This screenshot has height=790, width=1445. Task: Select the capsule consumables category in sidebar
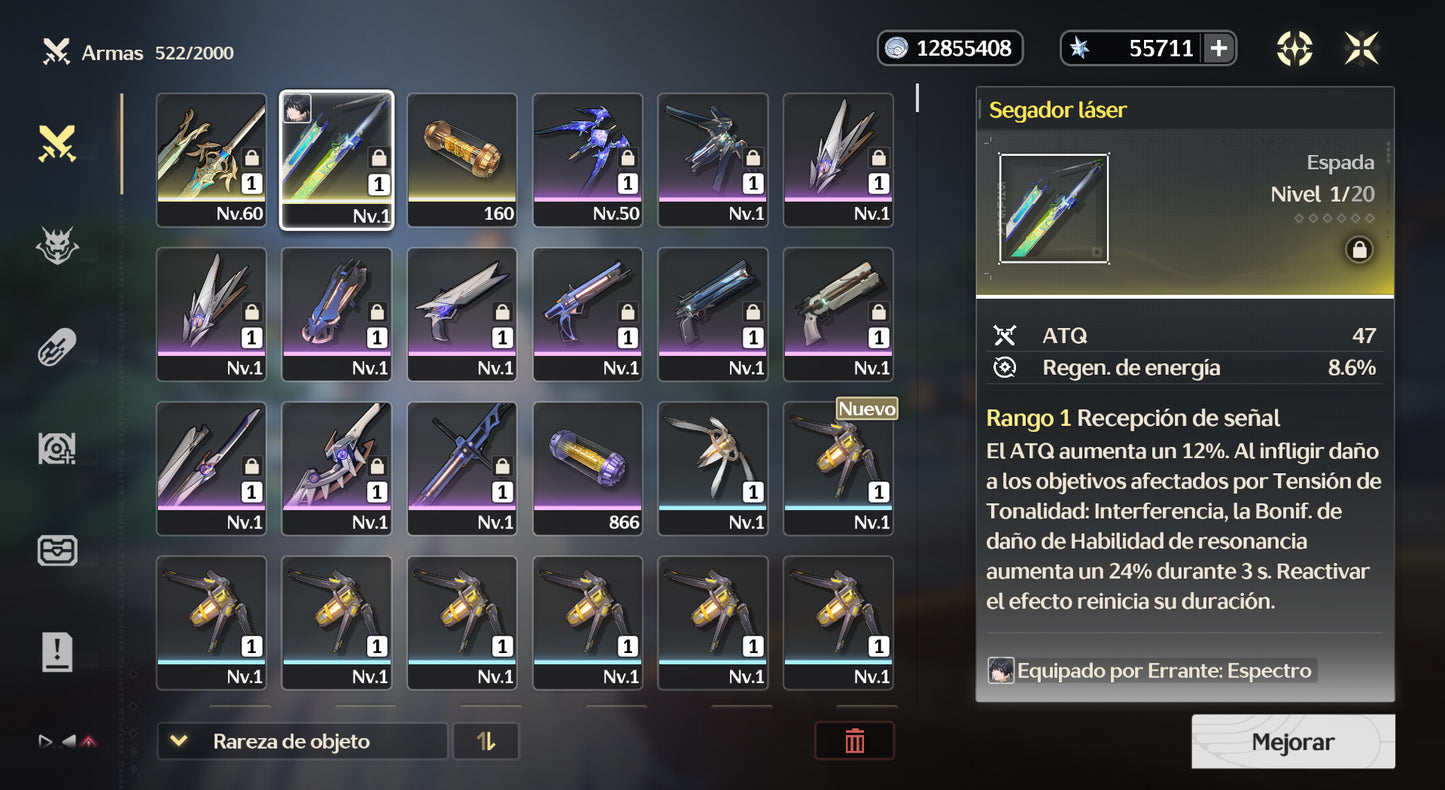[x=57, y=347]
